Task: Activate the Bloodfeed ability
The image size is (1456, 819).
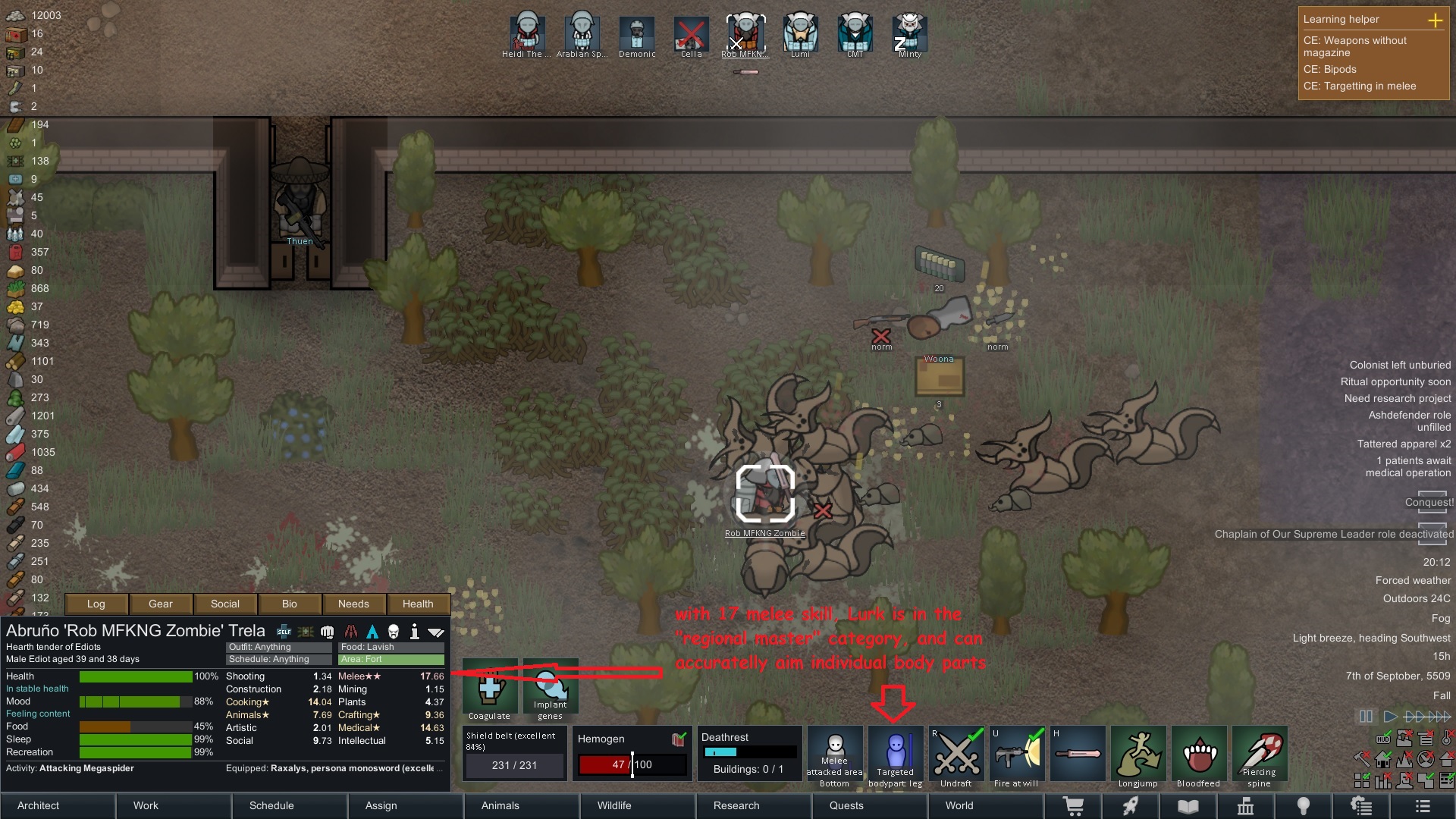Action: 1199,757
